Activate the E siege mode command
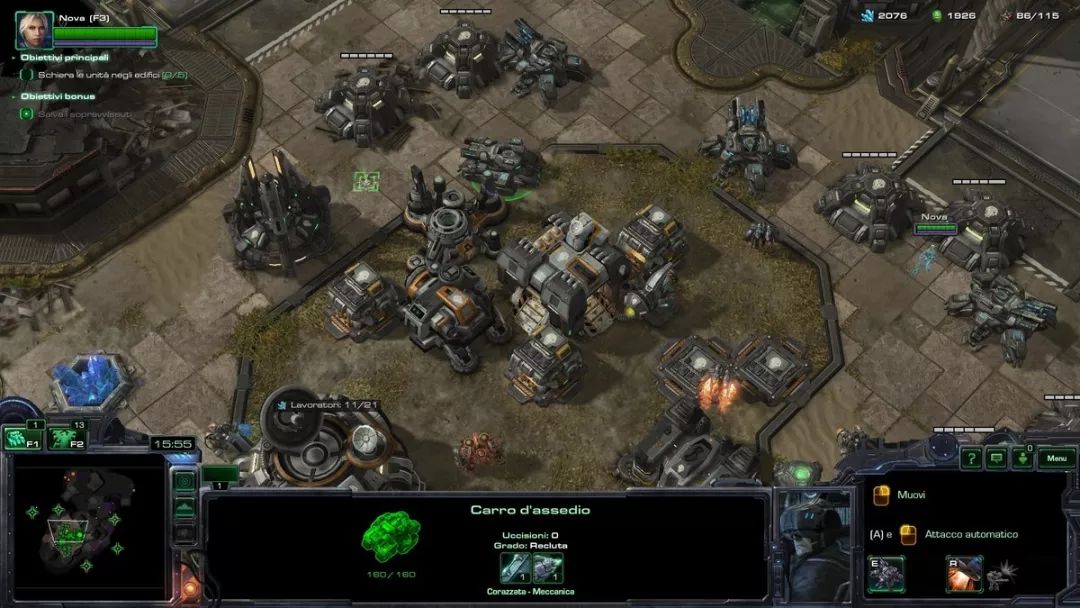The height and width of the screenshot is (608, 1080). point(886,574)
